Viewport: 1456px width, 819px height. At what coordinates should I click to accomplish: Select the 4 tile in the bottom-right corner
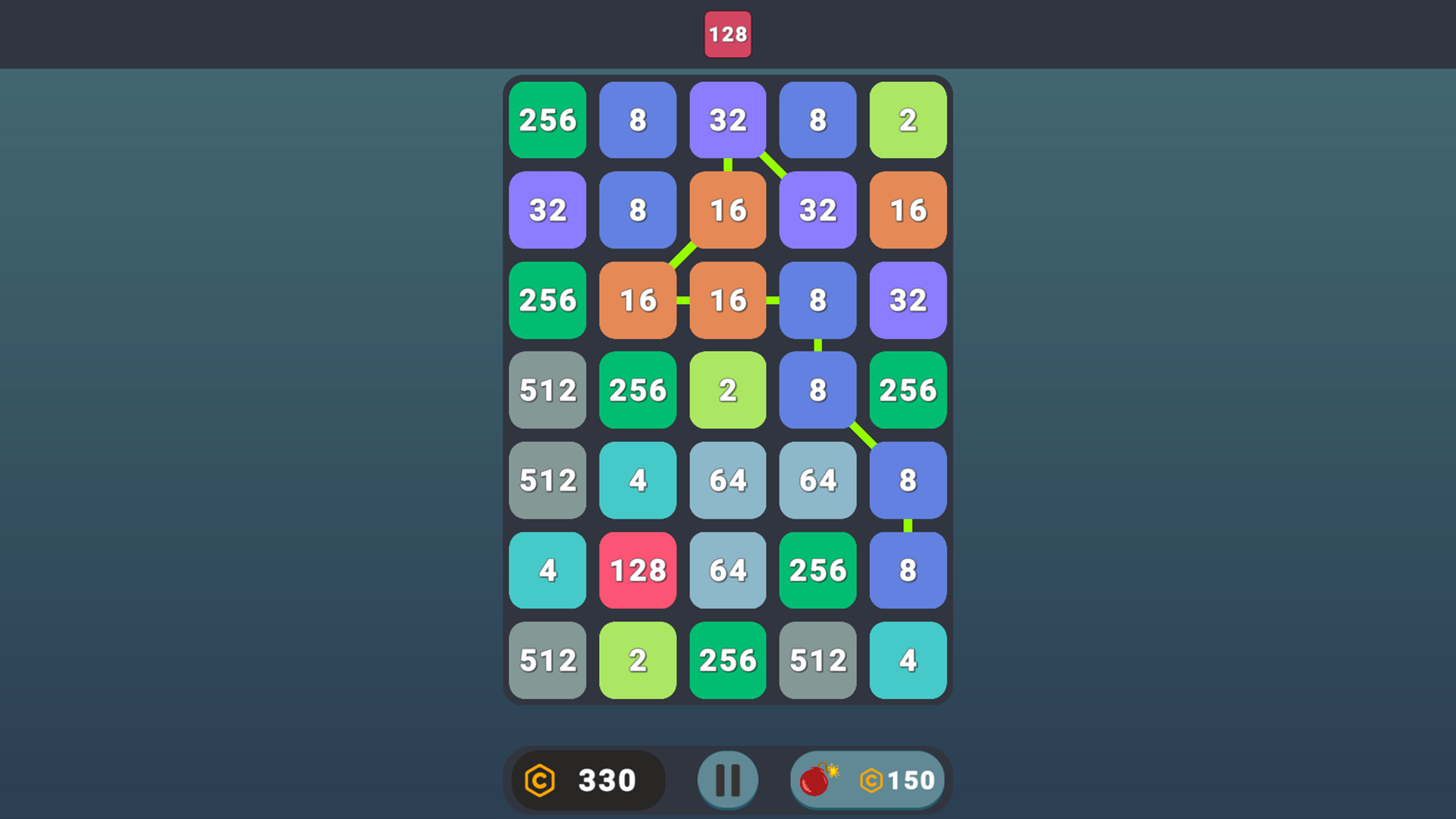coord(908,661)
